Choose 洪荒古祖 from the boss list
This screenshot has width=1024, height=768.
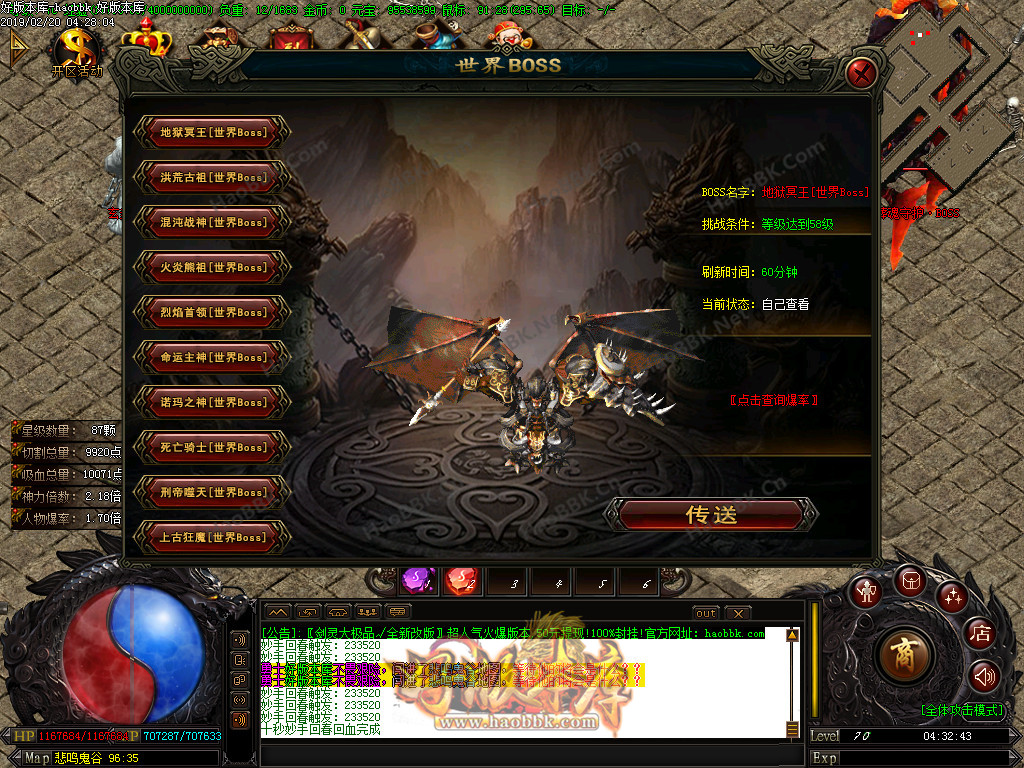click(x=213, y=177)
